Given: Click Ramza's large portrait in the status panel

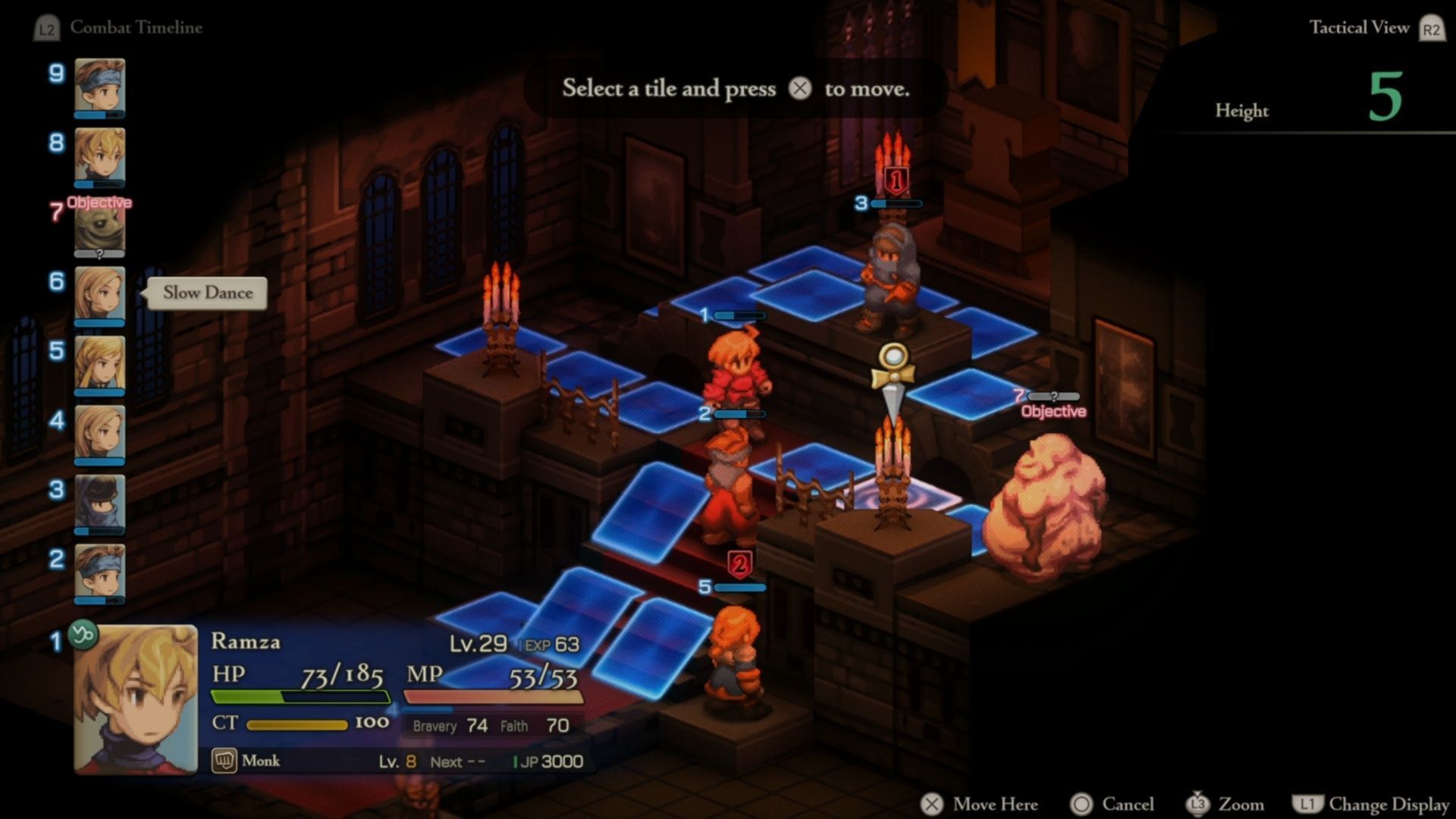Looking at the screenshot, I should 136,698.
